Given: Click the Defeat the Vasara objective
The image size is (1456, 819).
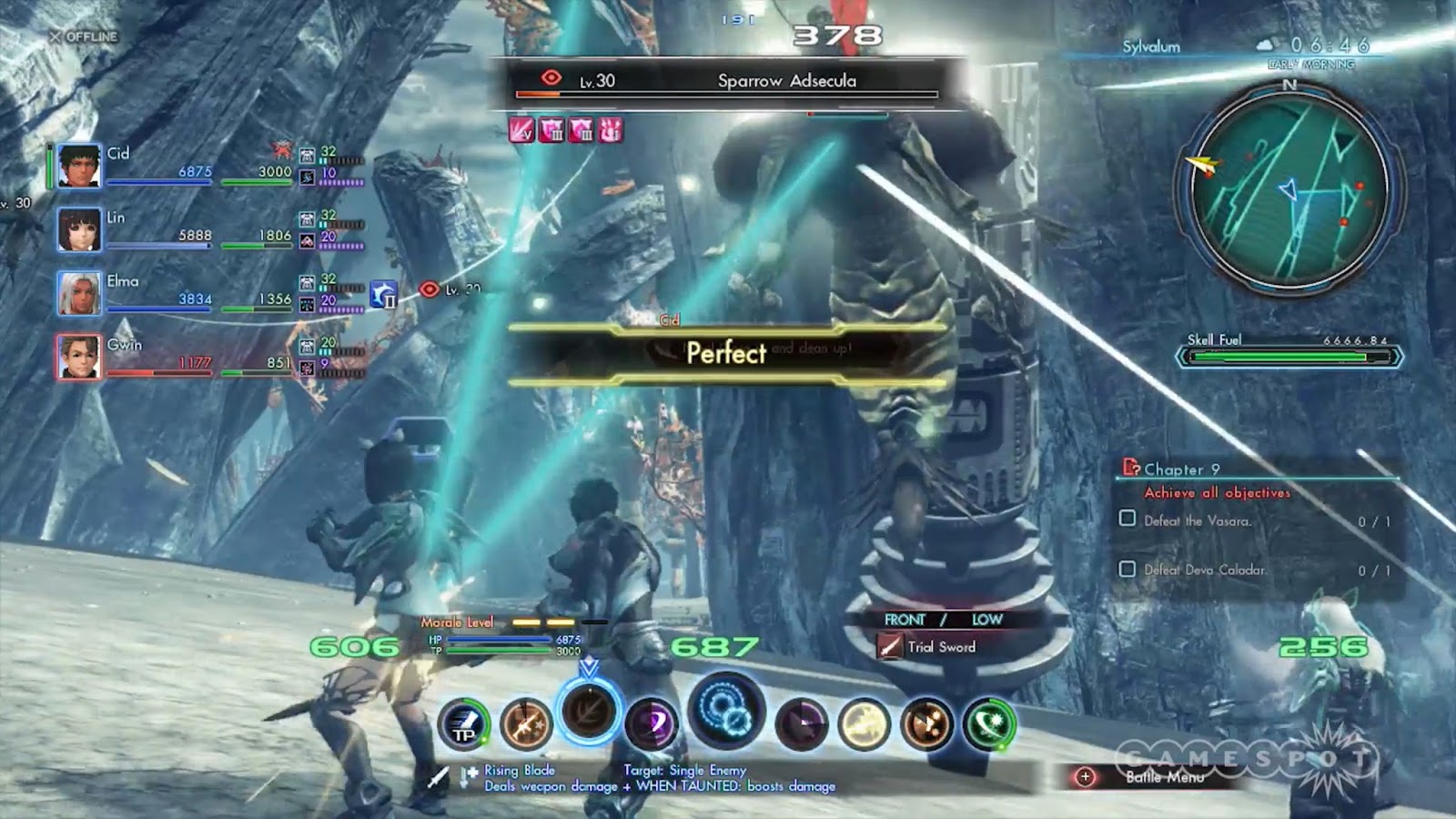Looking at the screenshot, I should [x=1197, y=521].
